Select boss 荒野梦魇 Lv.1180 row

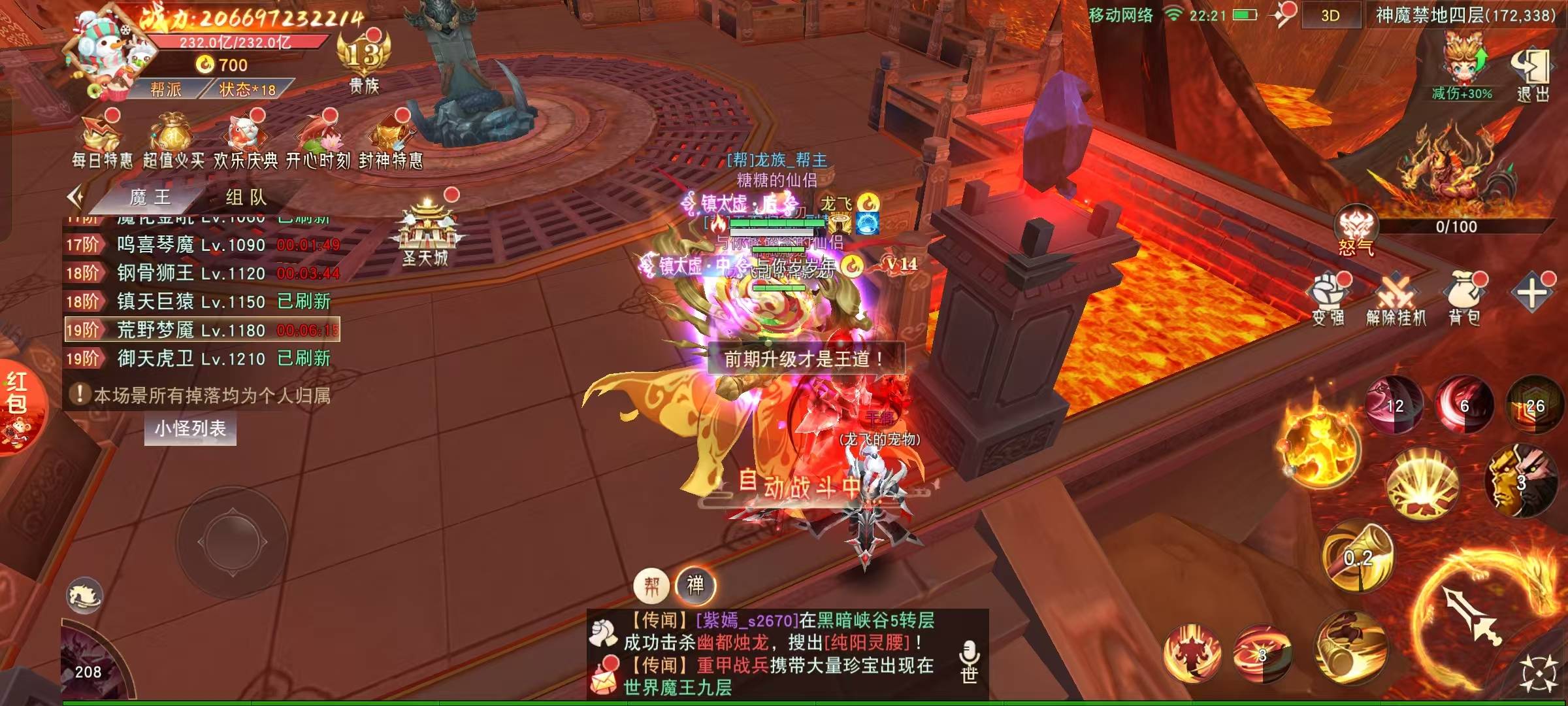pos(202,329)
